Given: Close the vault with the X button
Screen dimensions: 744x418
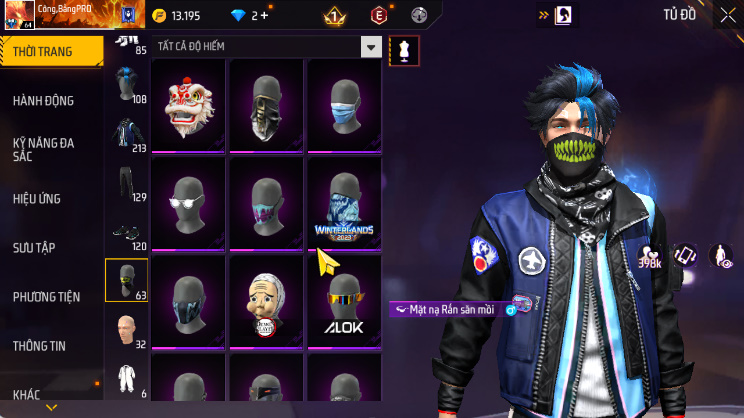Looking at the screenshot, I should pos(727,15).
